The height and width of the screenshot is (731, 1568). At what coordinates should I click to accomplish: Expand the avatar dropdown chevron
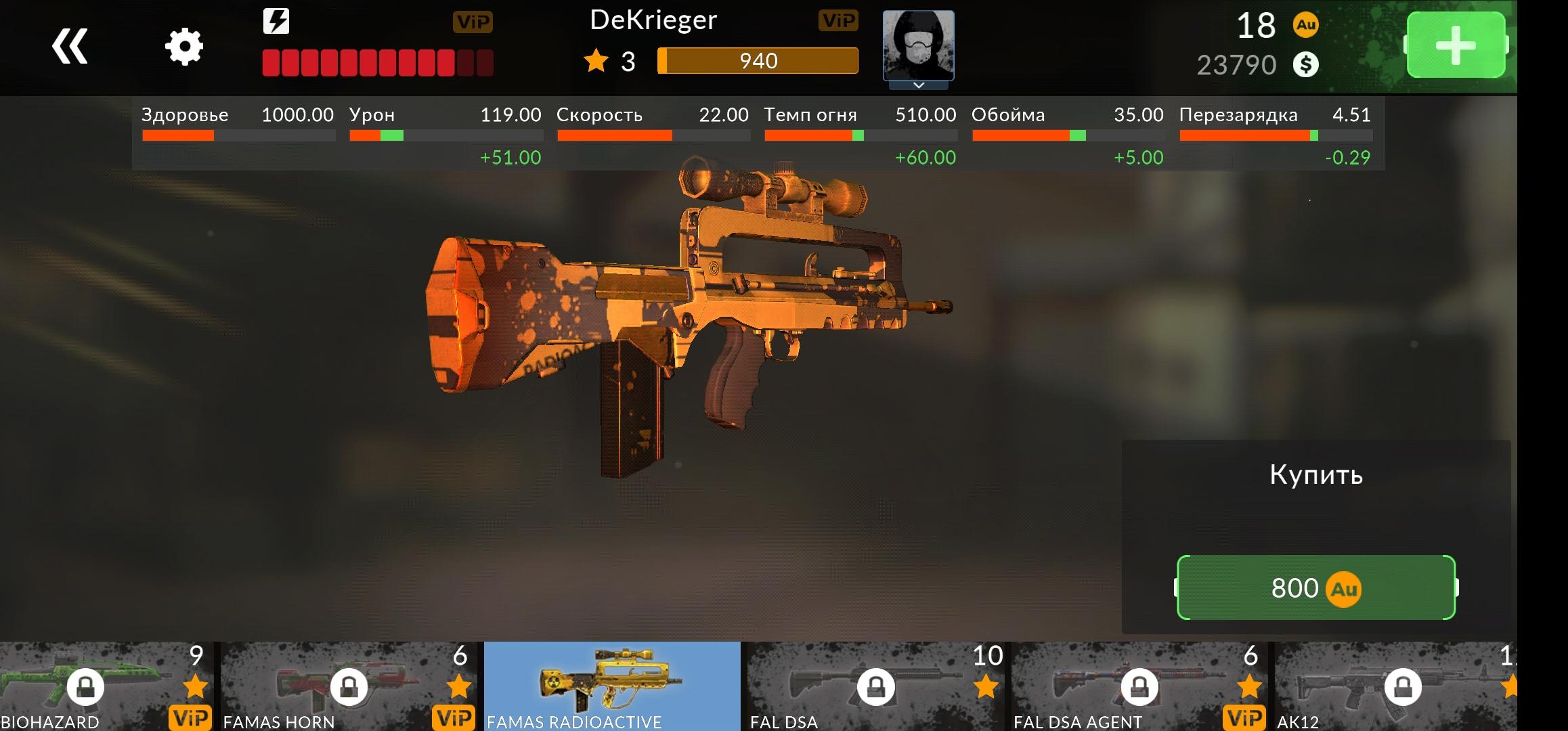(919, 85)
